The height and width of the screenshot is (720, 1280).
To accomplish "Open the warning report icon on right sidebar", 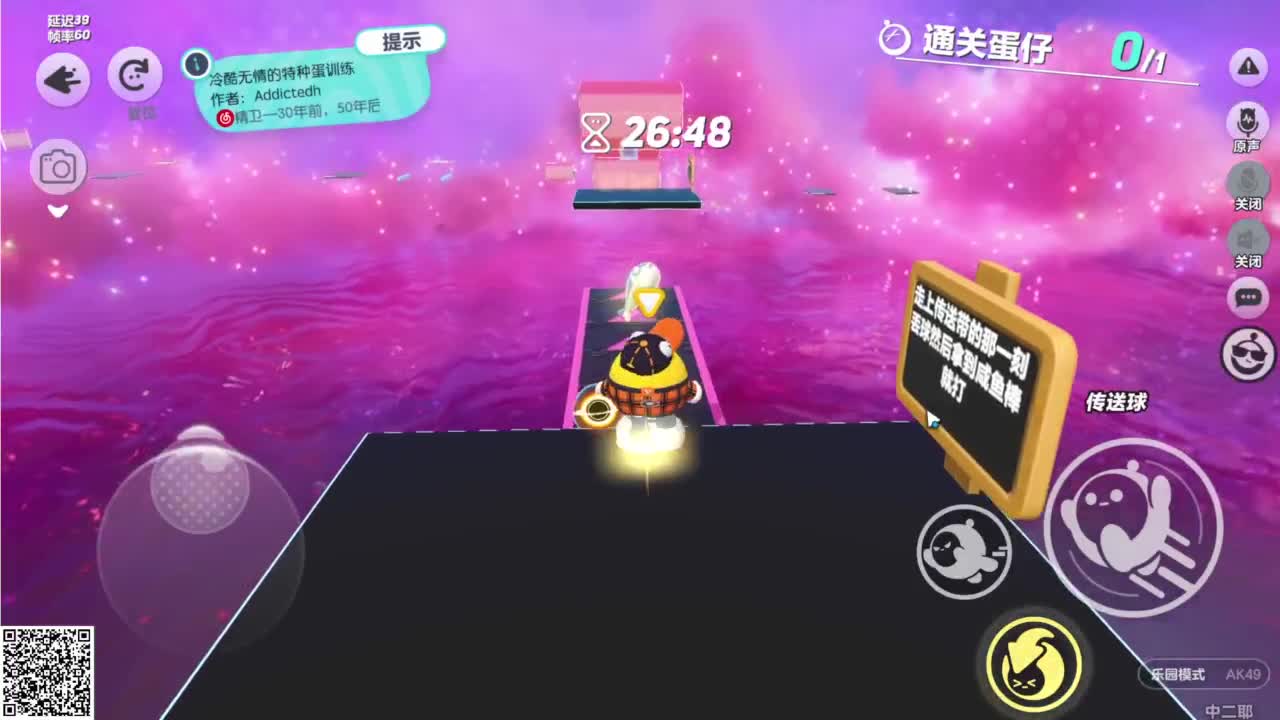I will (1247, 70).
